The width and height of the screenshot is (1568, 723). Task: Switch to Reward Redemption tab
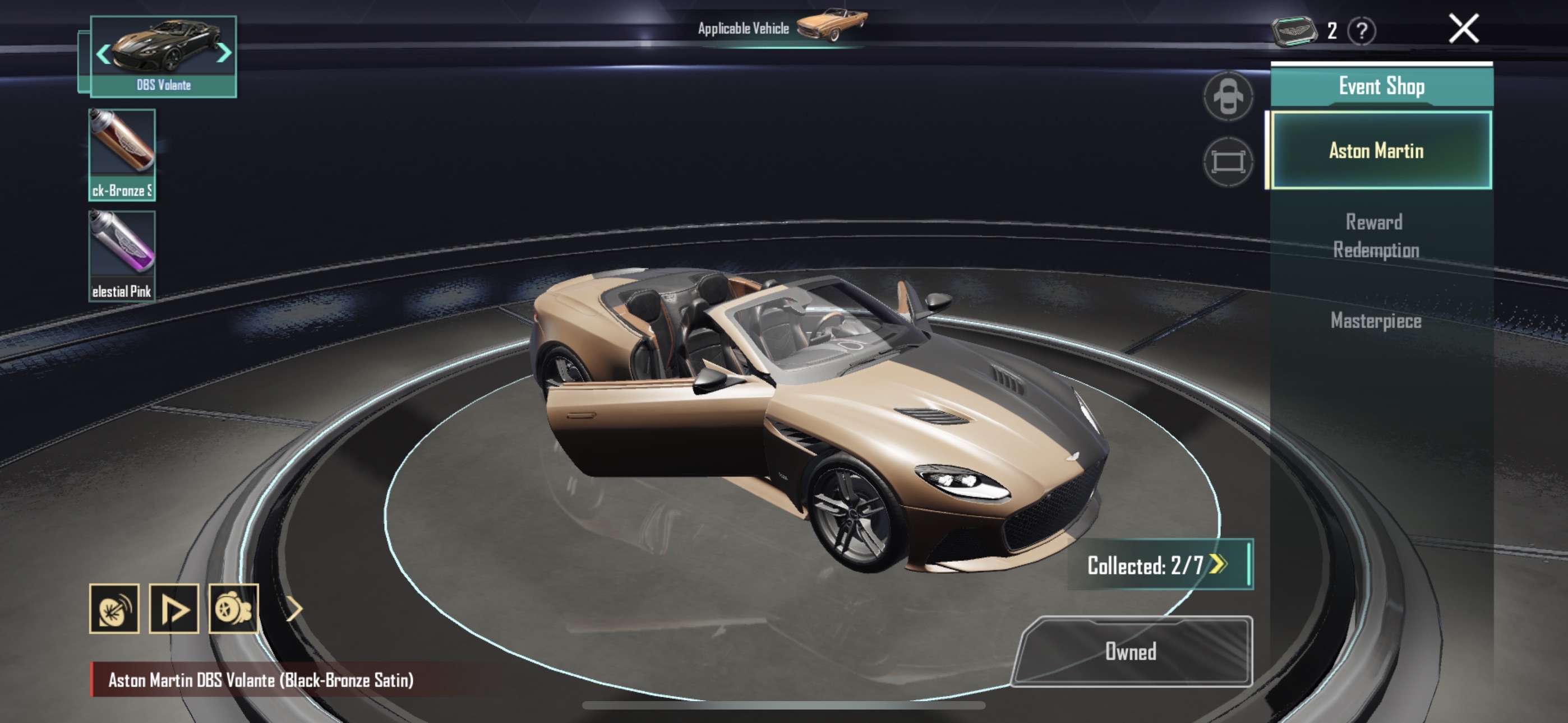pos(1375,235)
